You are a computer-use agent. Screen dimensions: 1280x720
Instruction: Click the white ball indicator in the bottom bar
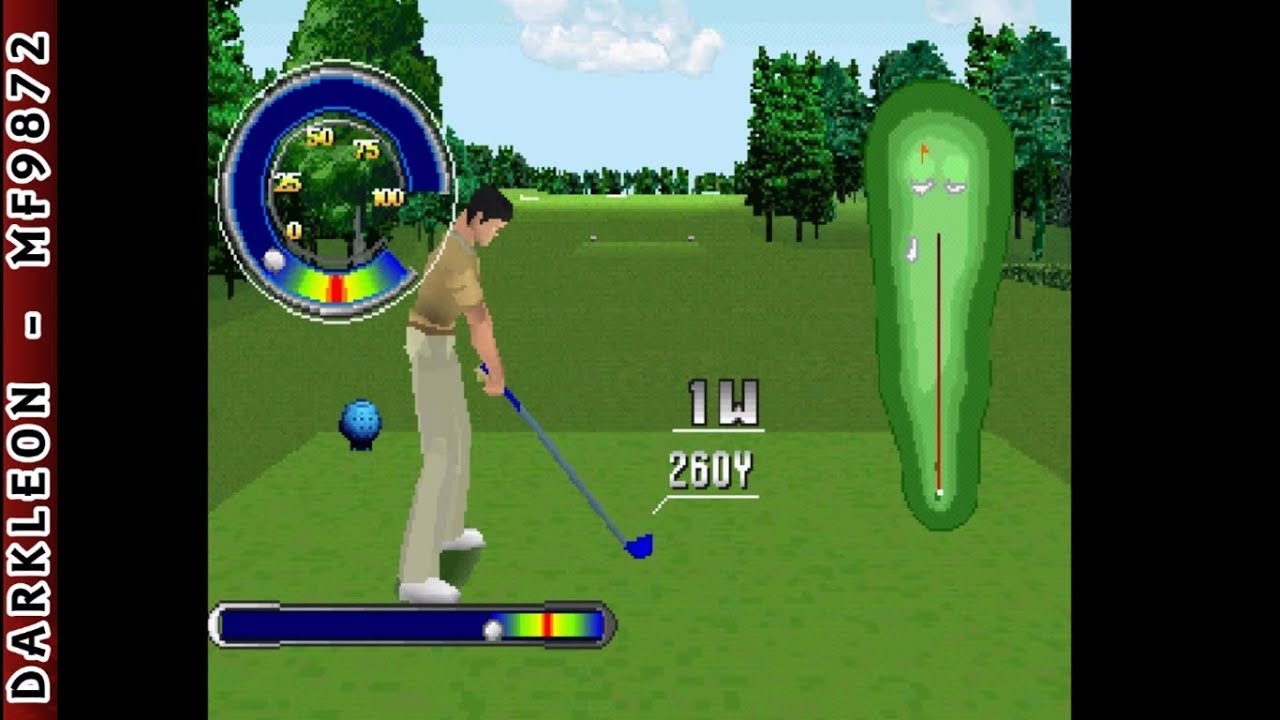[493, 628]
